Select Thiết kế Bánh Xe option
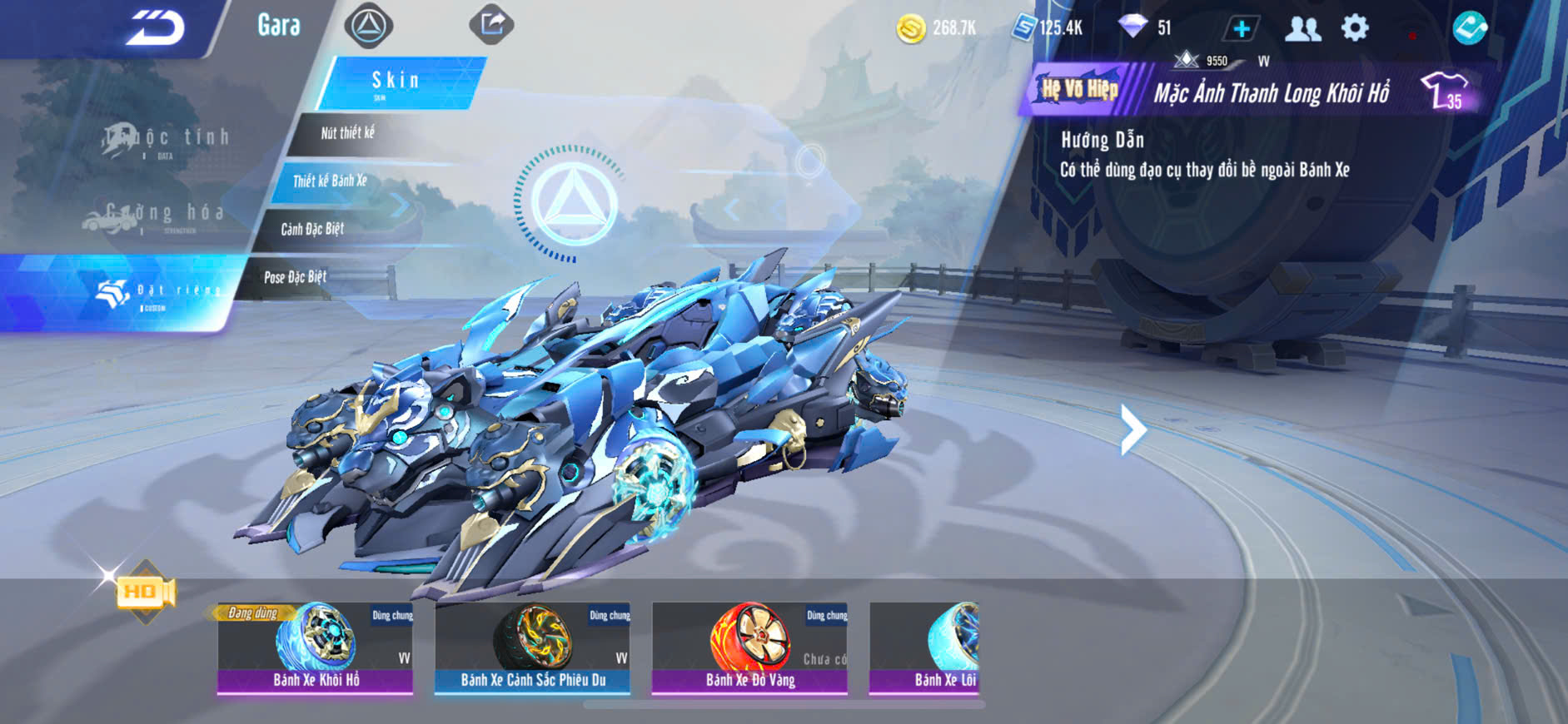The image size is (1568, 724). 330,181
